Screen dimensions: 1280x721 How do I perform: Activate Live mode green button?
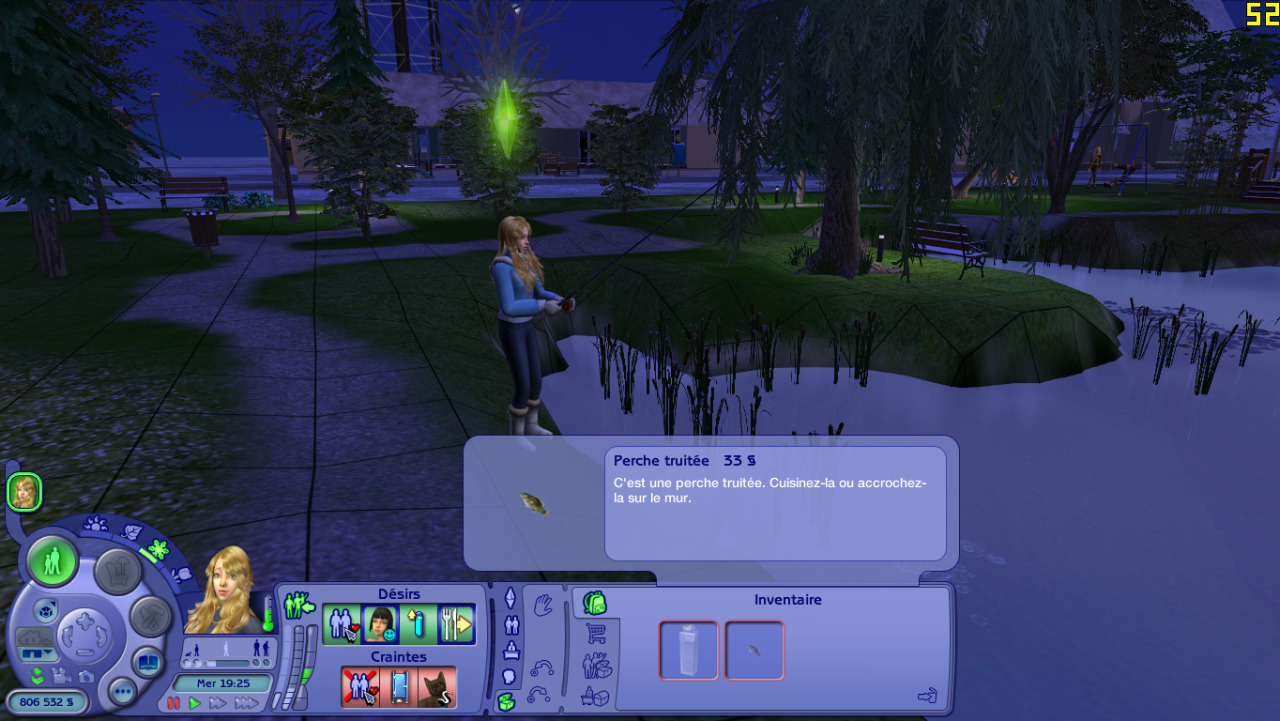click(x=53, y=562)
